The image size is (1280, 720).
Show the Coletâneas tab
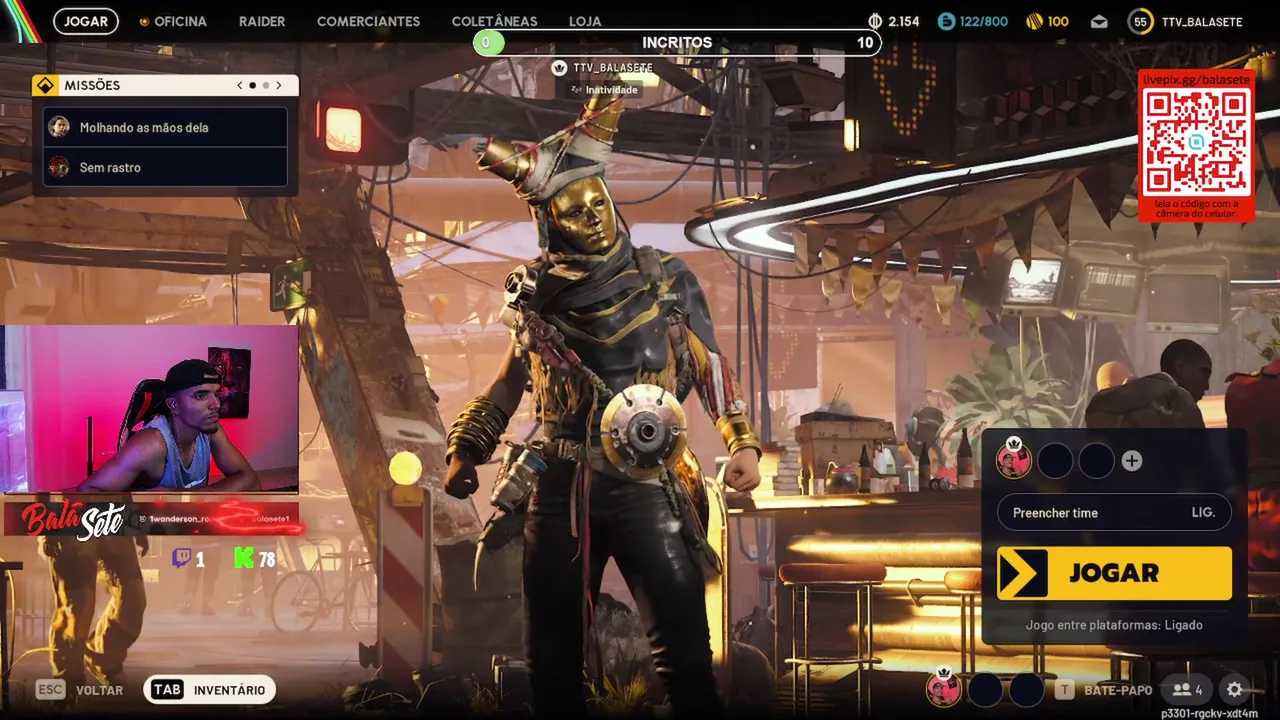(x=494, y=21)
